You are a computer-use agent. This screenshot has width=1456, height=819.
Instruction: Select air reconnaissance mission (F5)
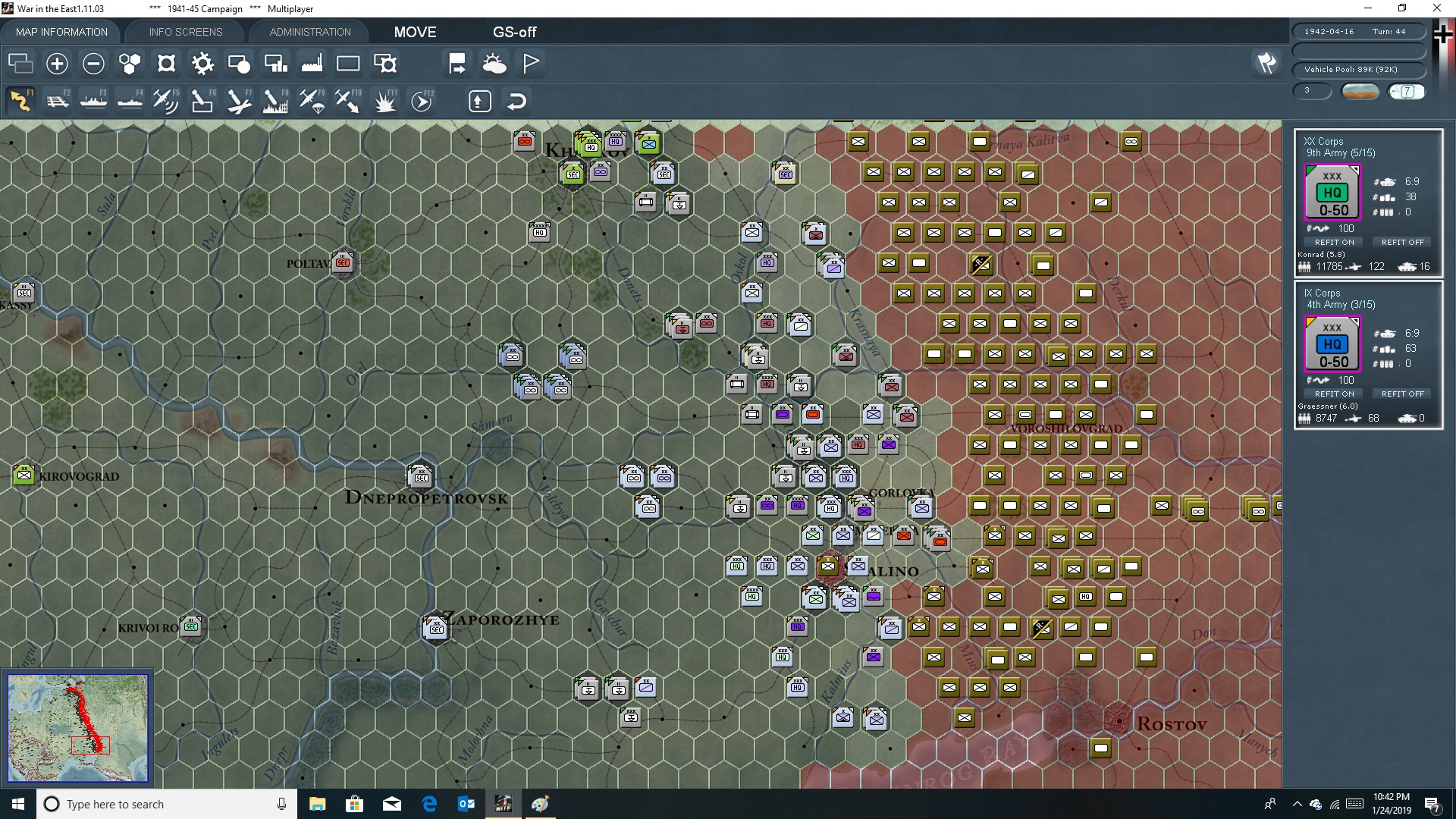click(165, 101)
